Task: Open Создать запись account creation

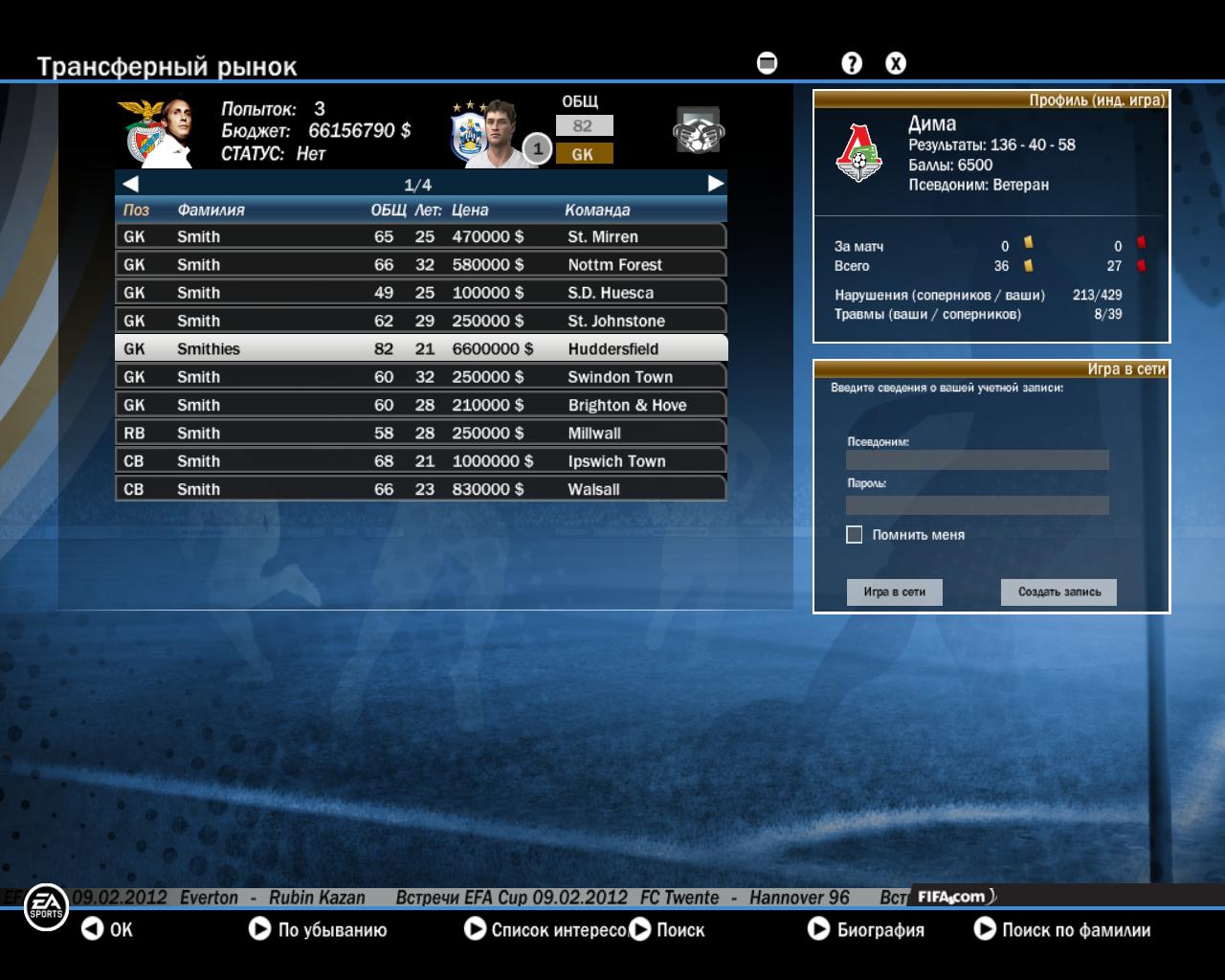Action: coord(1058,592)
